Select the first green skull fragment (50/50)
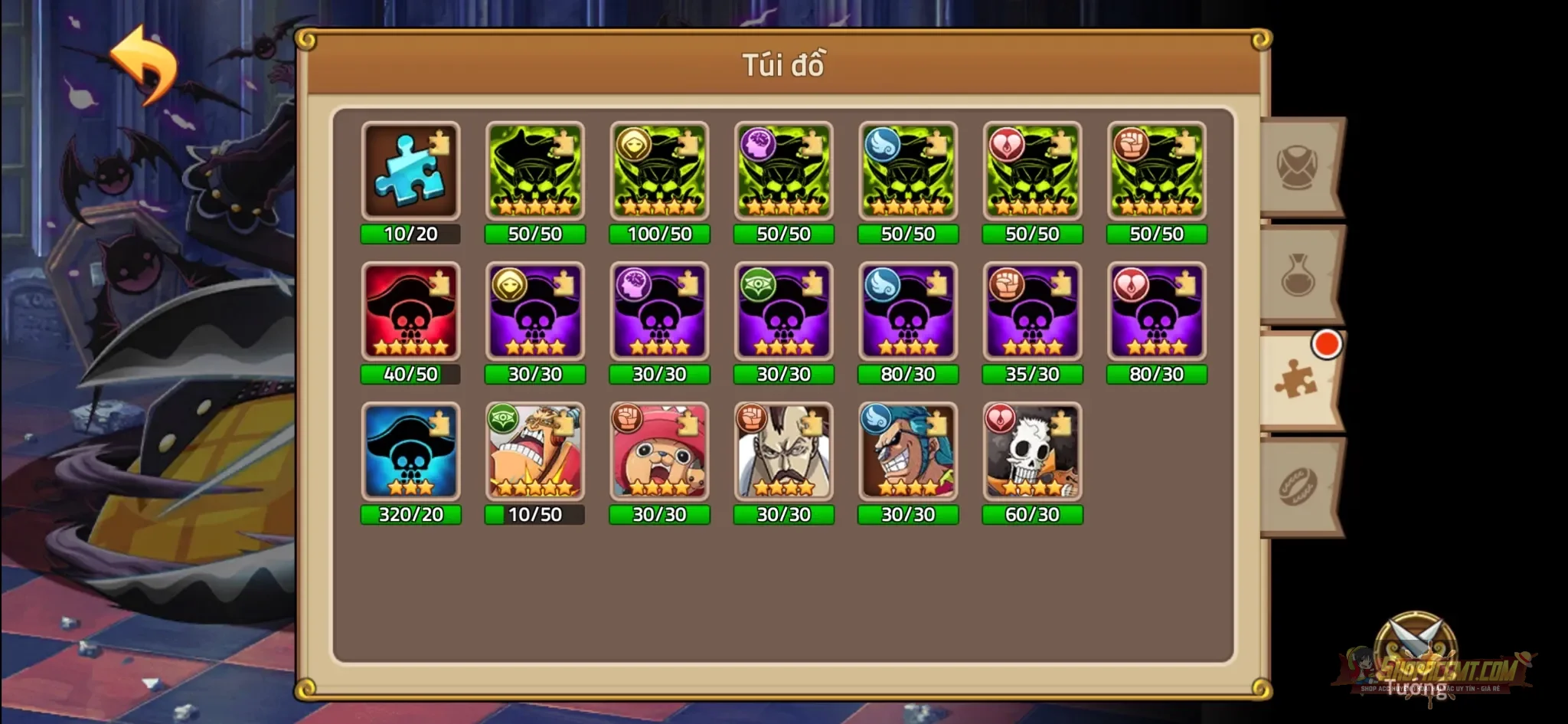The image size is (1568, 724). click(x=535, y=170)
